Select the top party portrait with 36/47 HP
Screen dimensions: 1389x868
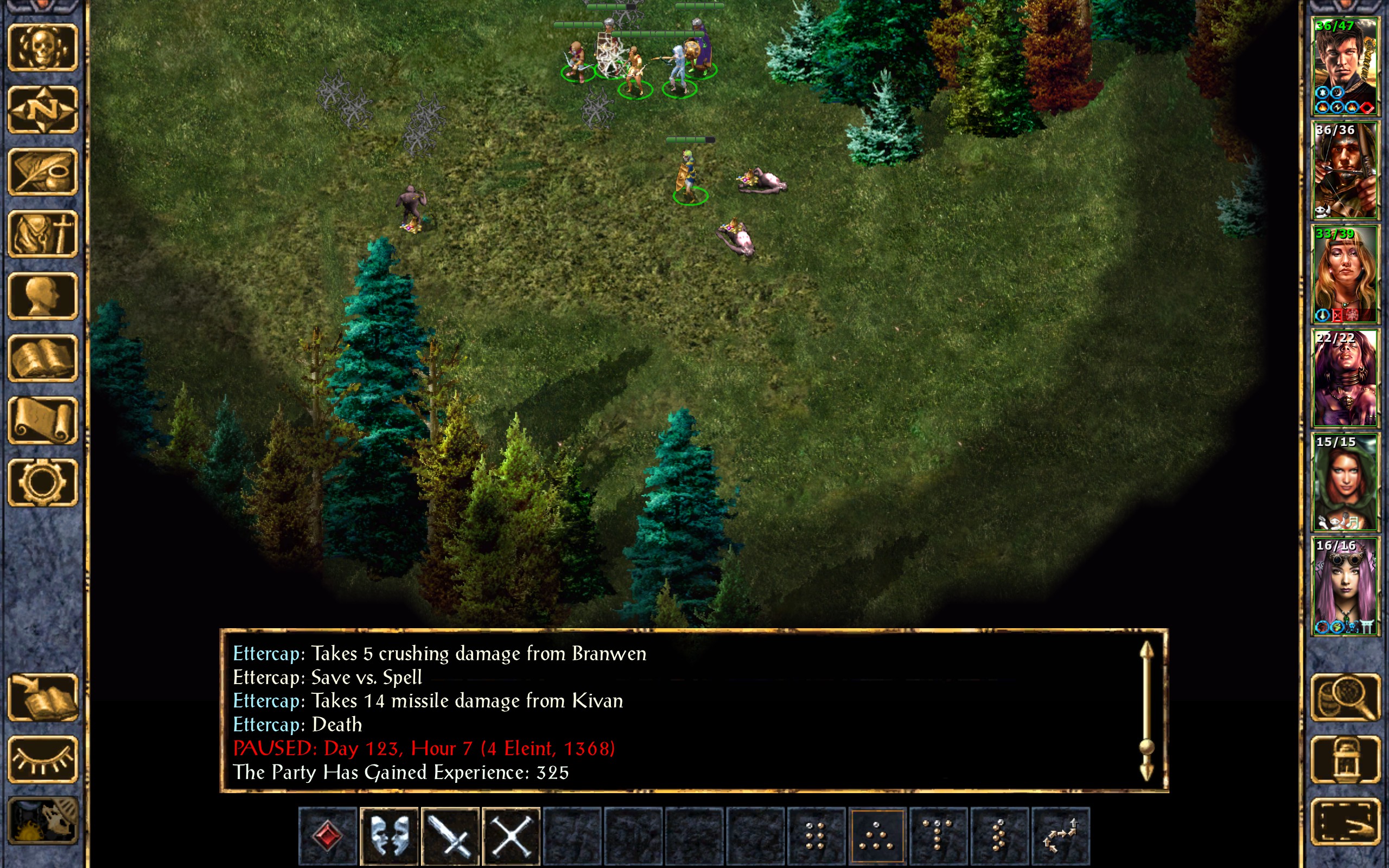coord(1345,66)
